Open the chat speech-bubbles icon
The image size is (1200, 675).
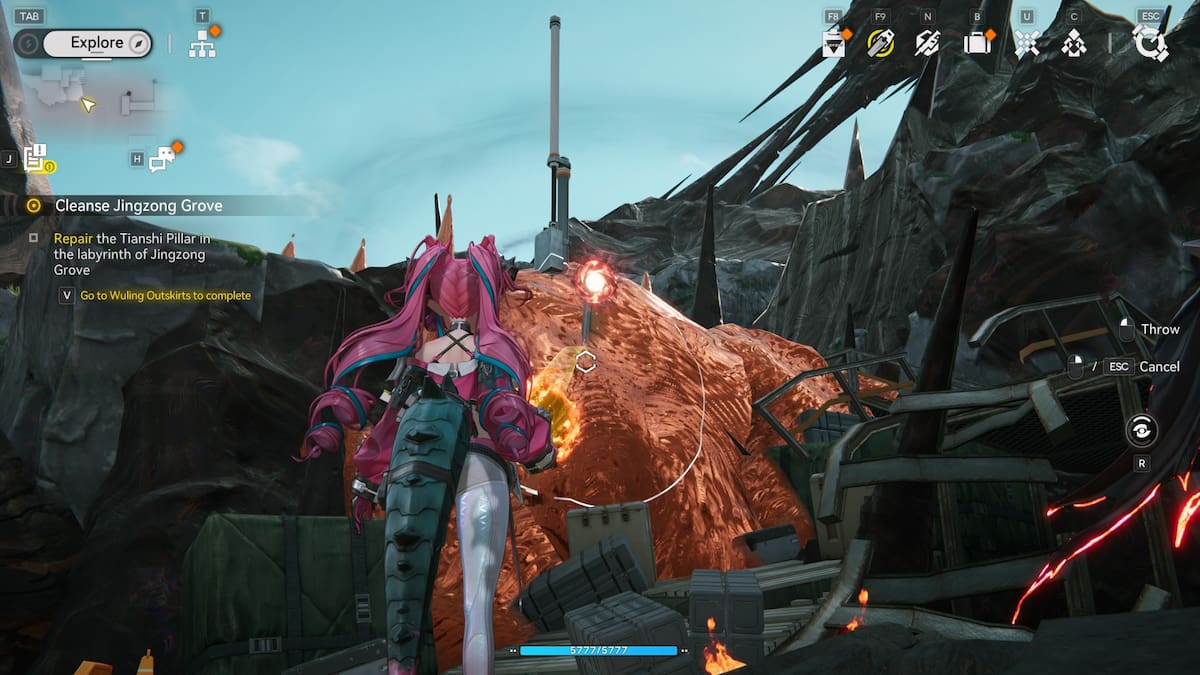[x=161, y=158]
